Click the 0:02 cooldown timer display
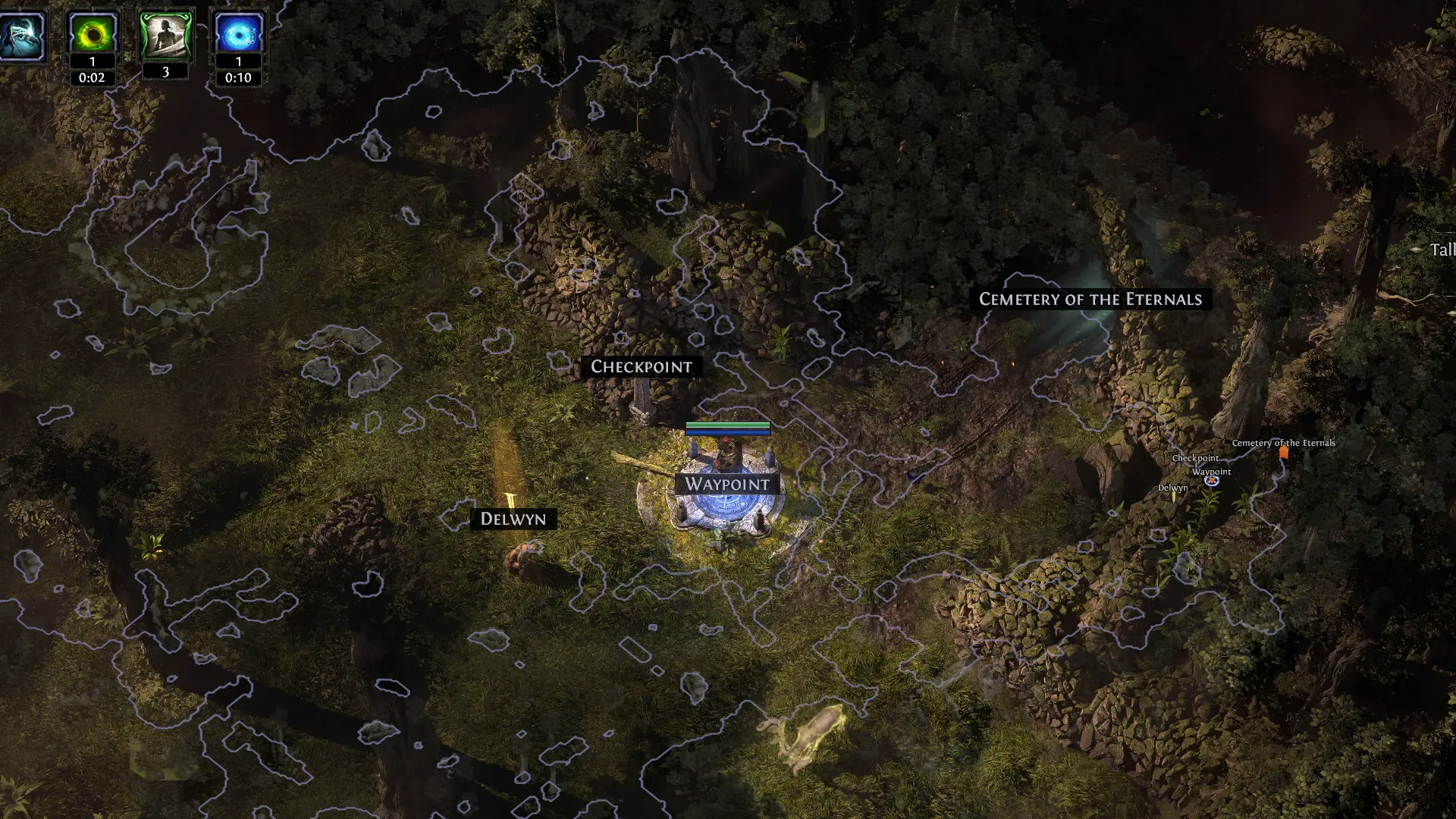 91,77
